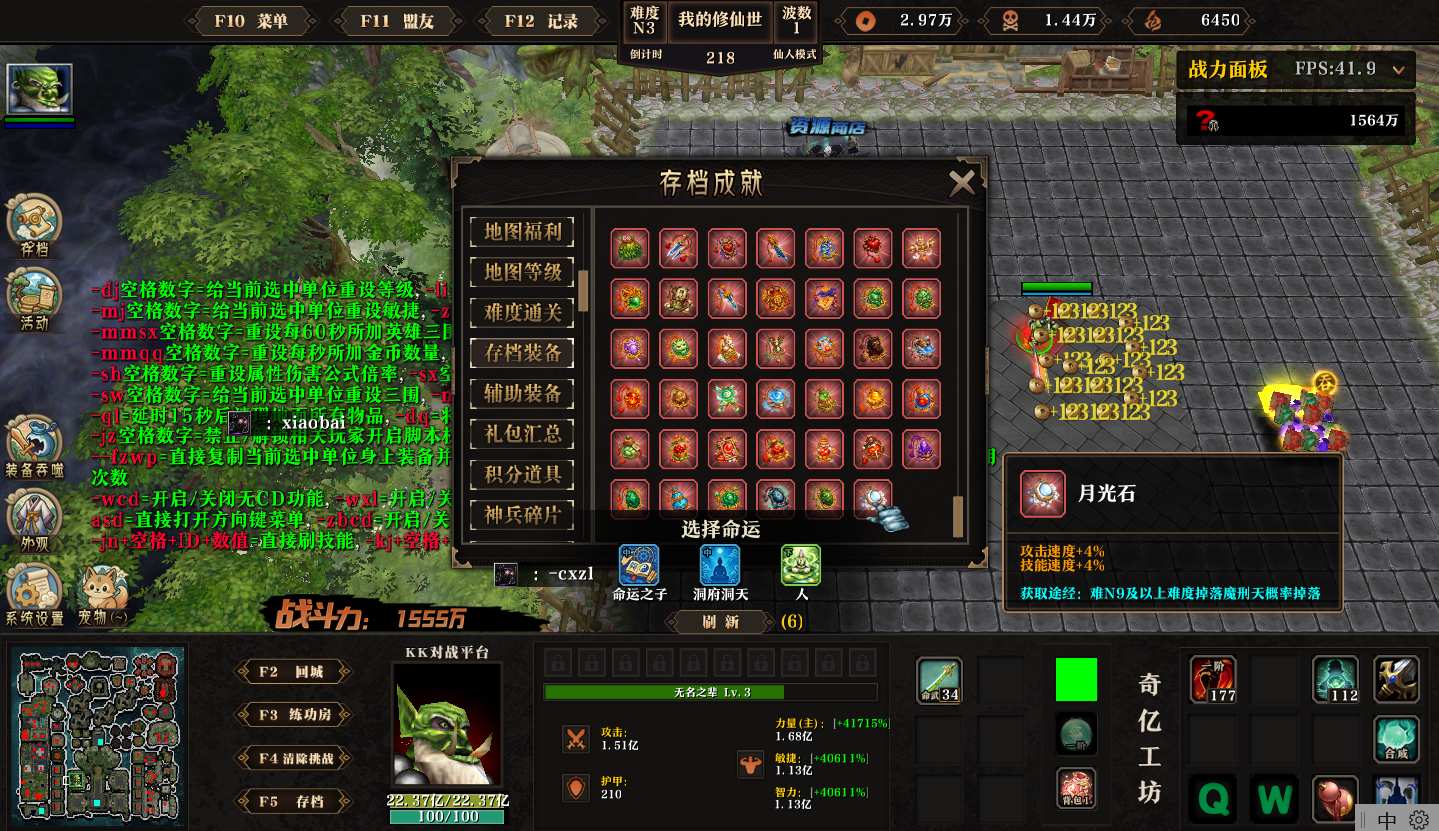Open the F12 log button

[x=541, y=21]
